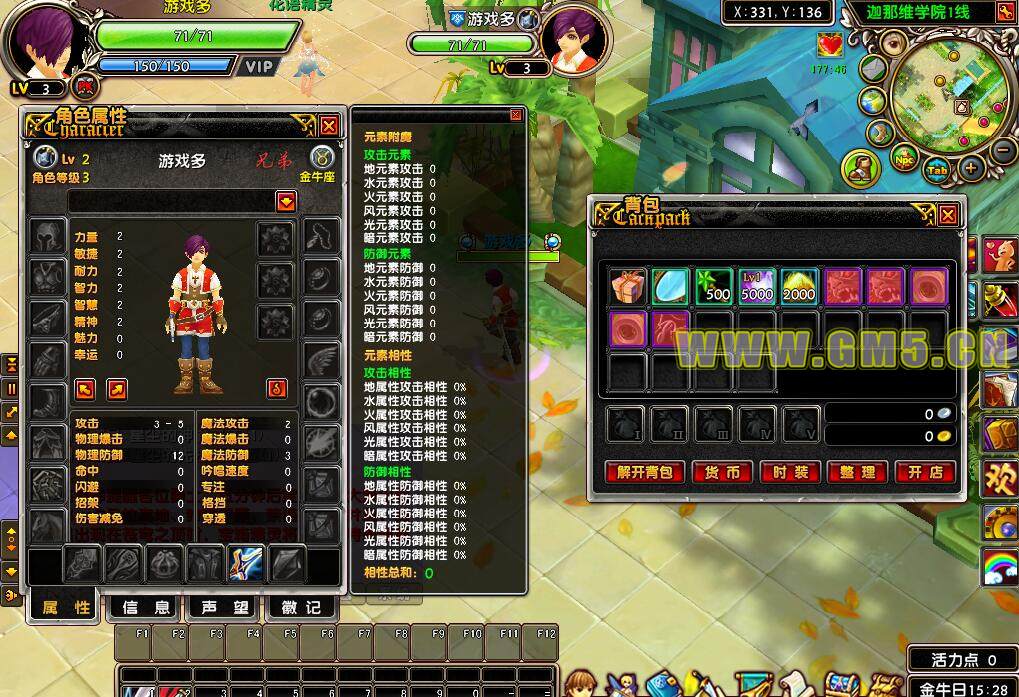Zoom out the minimap with minus button
1019x697 pixels.
point(1003,150)
